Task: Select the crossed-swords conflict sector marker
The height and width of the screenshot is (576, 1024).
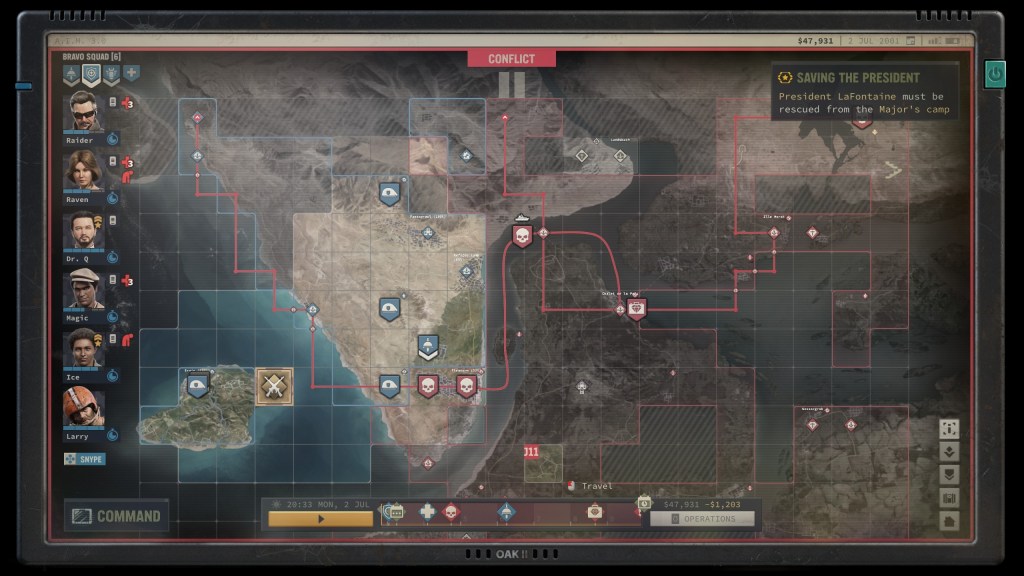Action: click(274, 386)
